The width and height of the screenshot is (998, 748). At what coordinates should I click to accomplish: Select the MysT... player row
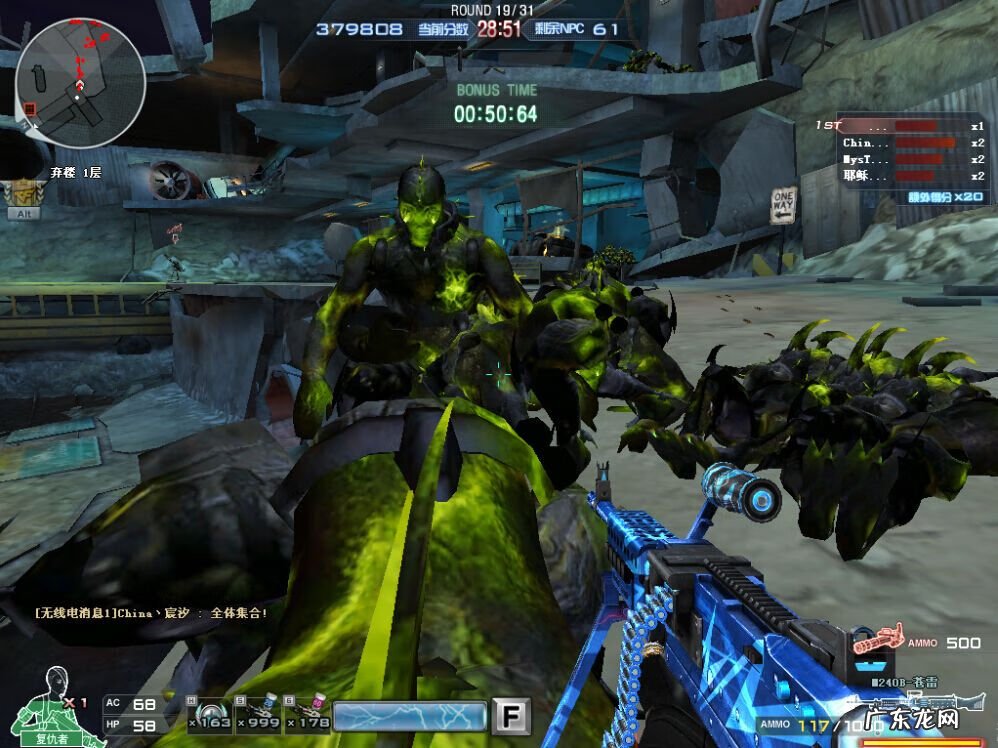(900, 159)
